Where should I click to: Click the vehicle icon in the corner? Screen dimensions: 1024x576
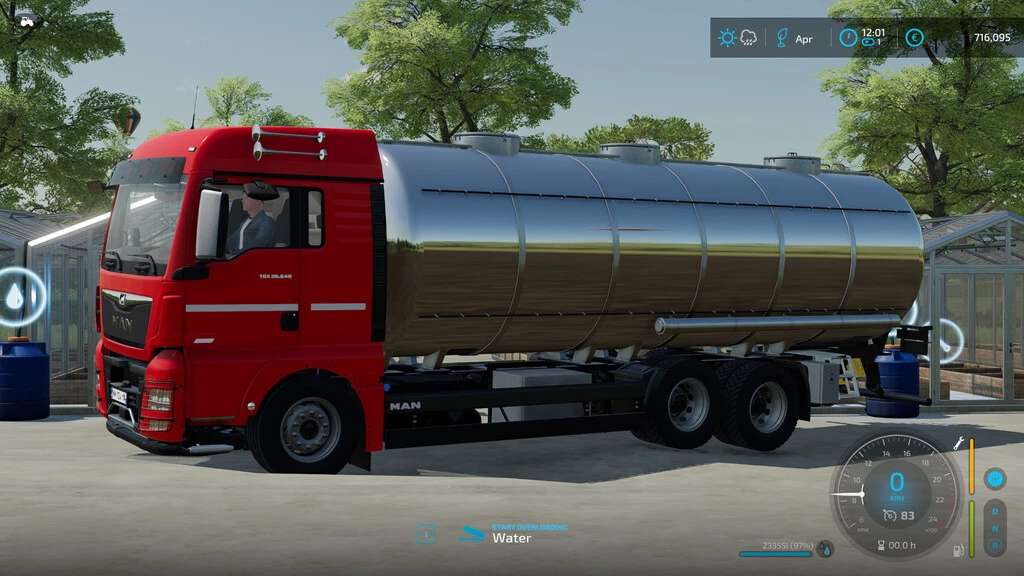(27, 20)
